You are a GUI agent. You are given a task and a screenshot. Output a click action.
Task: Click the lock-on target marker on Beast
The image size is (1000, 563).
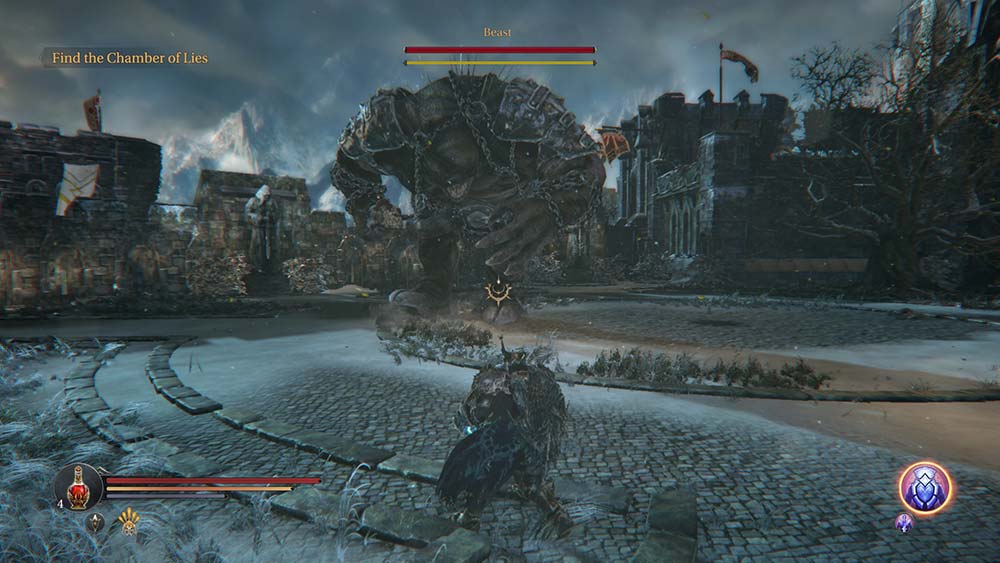tap(496, 292)
